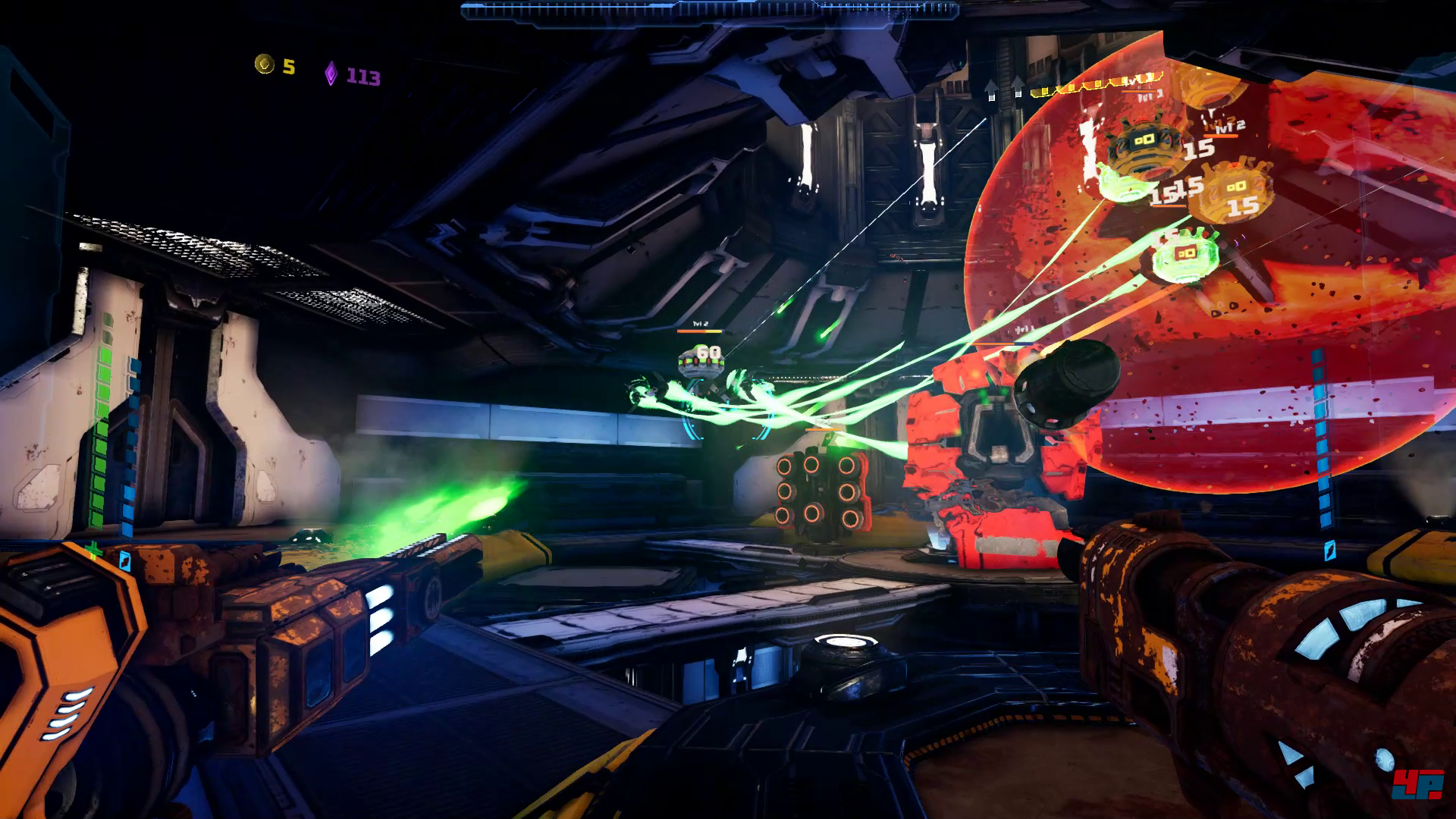This screenshot has width=1456, height=819.
Task: Click the green health cross icon
Action: click(93, 550)
